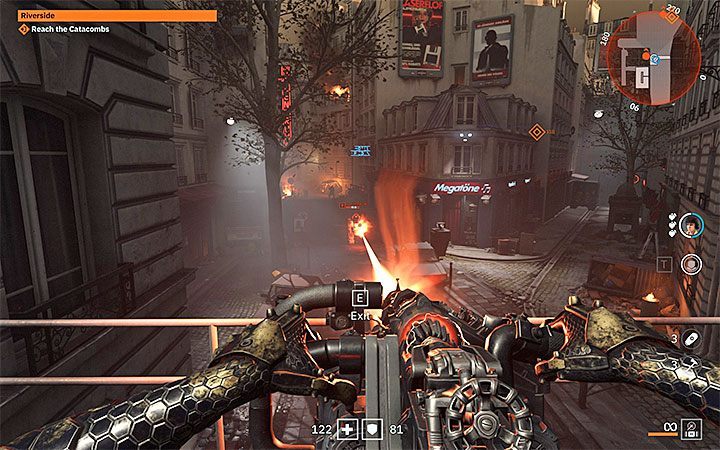Choose the throwing hatchet icon
720x450 pixels.
point(689,363)
